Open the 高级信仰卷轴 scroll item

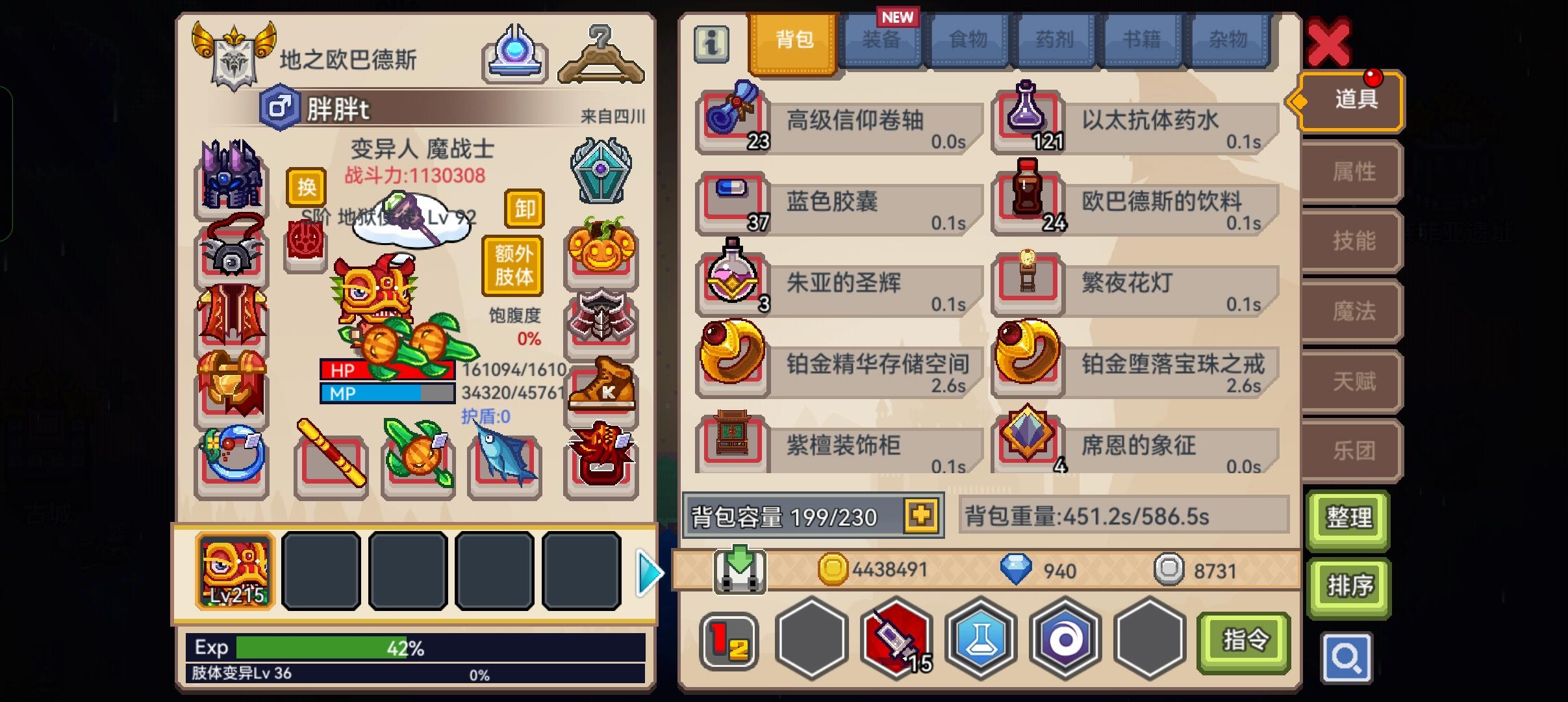click(x=733, y=120)
